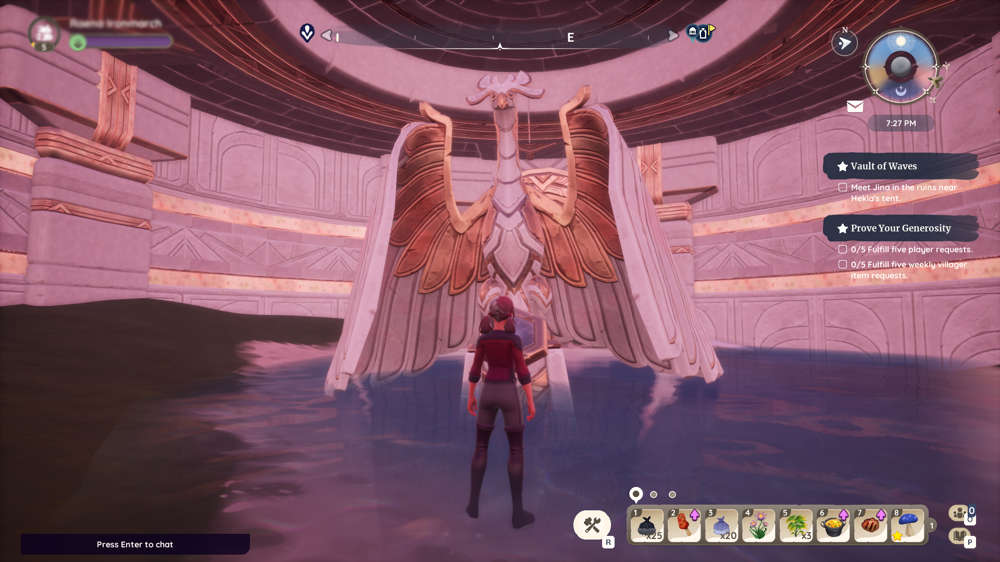This screenshot has height=562, width=1000.
Task: Click the chat box input field
Action: point(135,544)
